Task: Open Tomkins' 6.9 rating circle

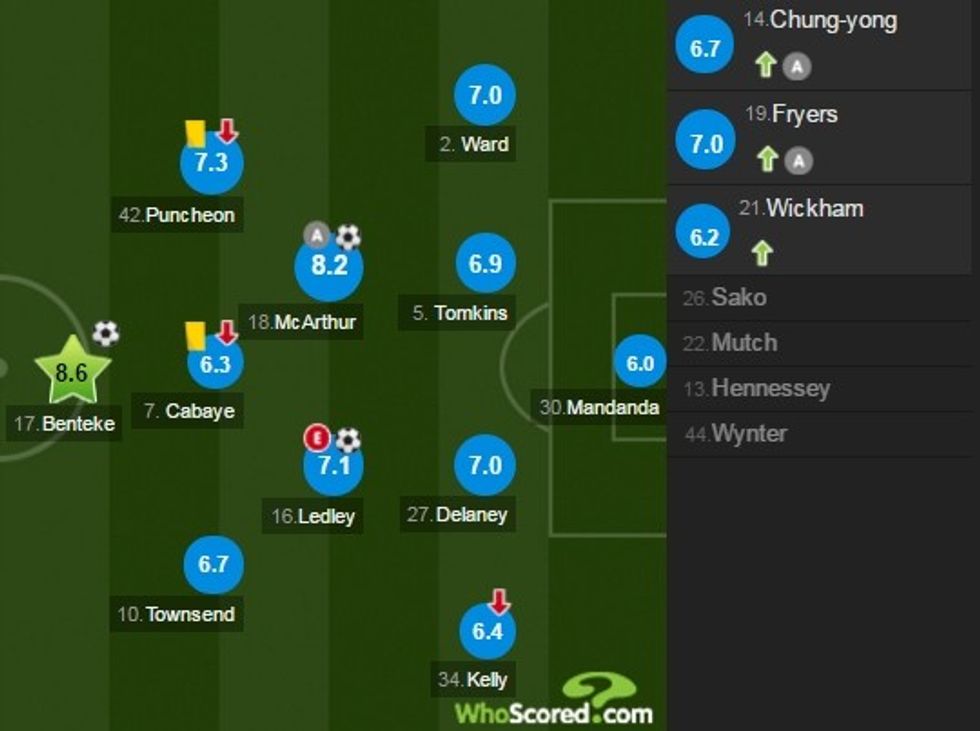Action: (x=485, y=264)
